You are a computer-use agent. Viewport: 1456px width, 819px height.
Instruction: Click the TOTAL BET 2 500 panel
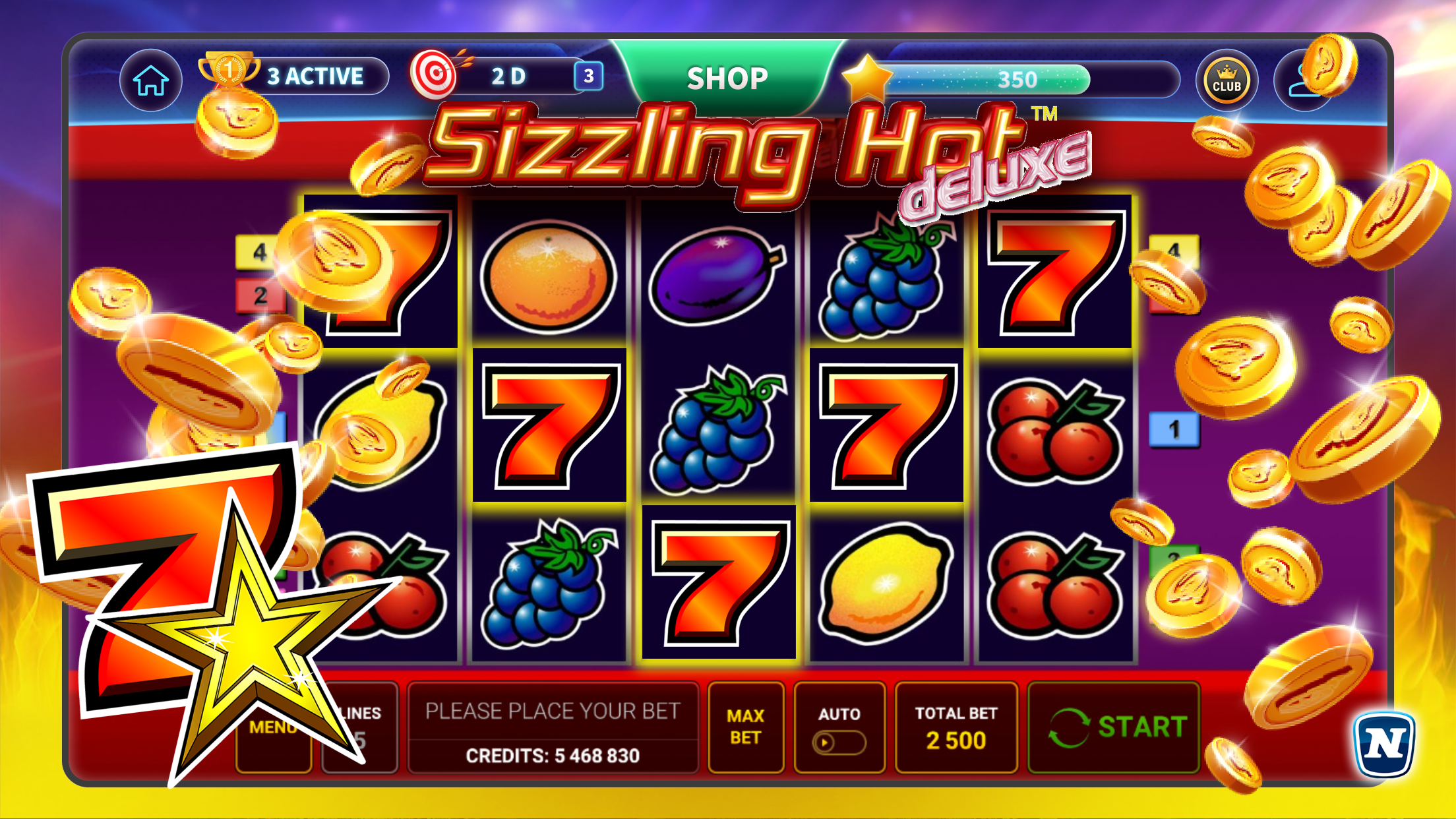[956, 725]
